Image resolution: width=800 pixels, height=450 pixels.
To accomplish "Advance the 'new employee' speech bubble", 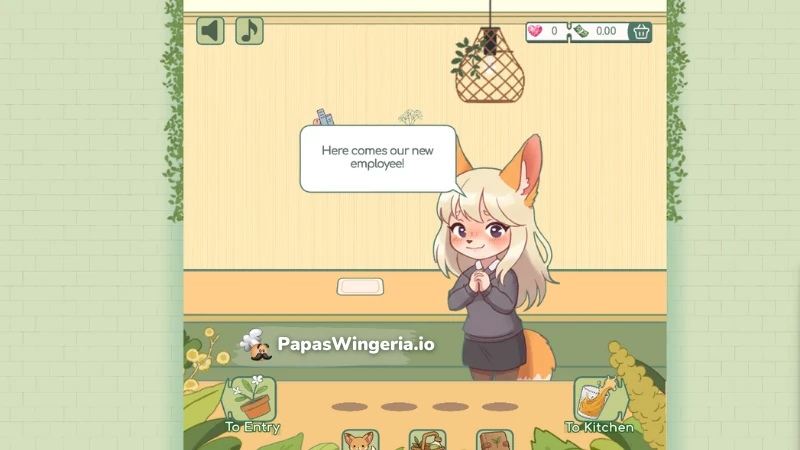I will point(377,158).
